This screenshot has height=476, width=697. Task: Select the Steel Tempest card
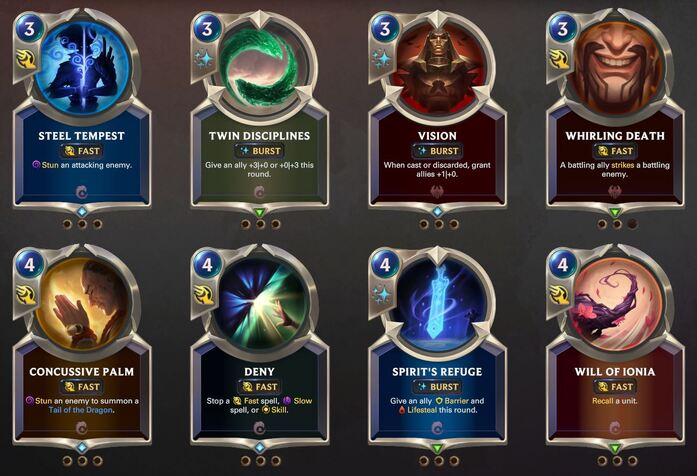82,110
